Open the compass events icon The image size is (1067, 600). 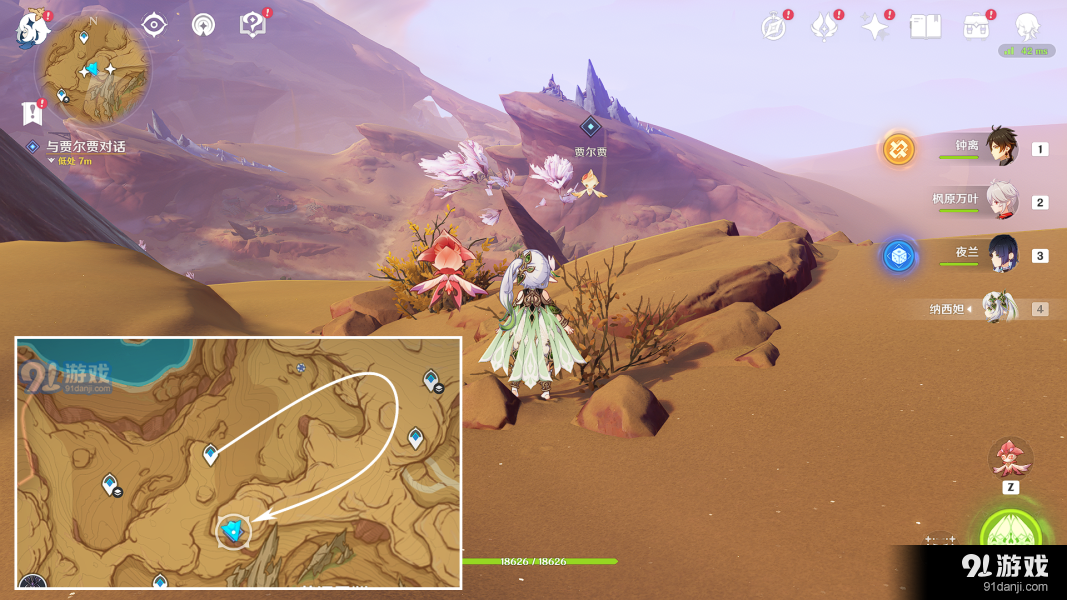click(773, 27)
